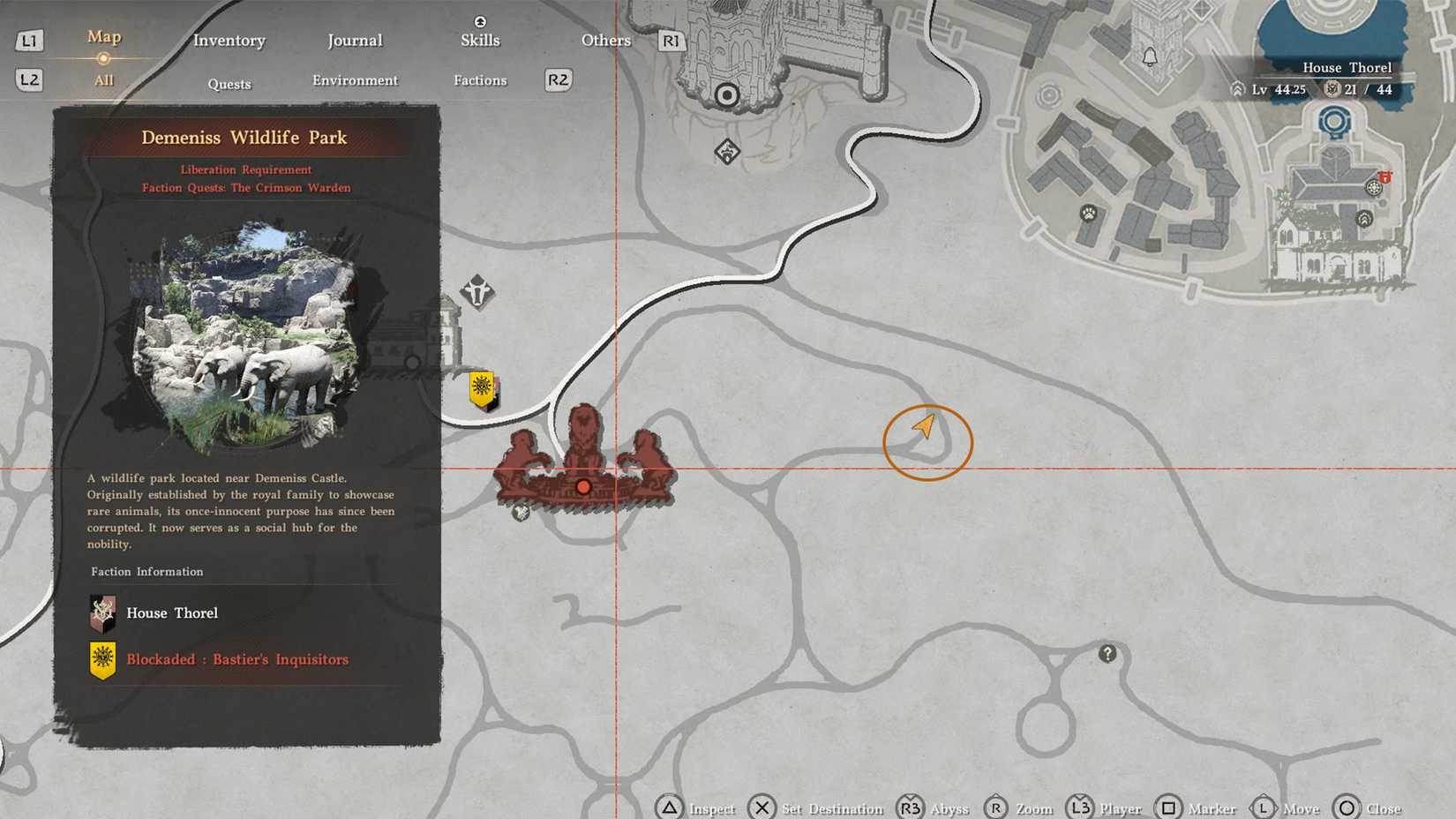This screenshot has height=819, width=1456.
Task: Click the R2 subcategory toggle
Action: pyautogui.click(x=557, y=79)
